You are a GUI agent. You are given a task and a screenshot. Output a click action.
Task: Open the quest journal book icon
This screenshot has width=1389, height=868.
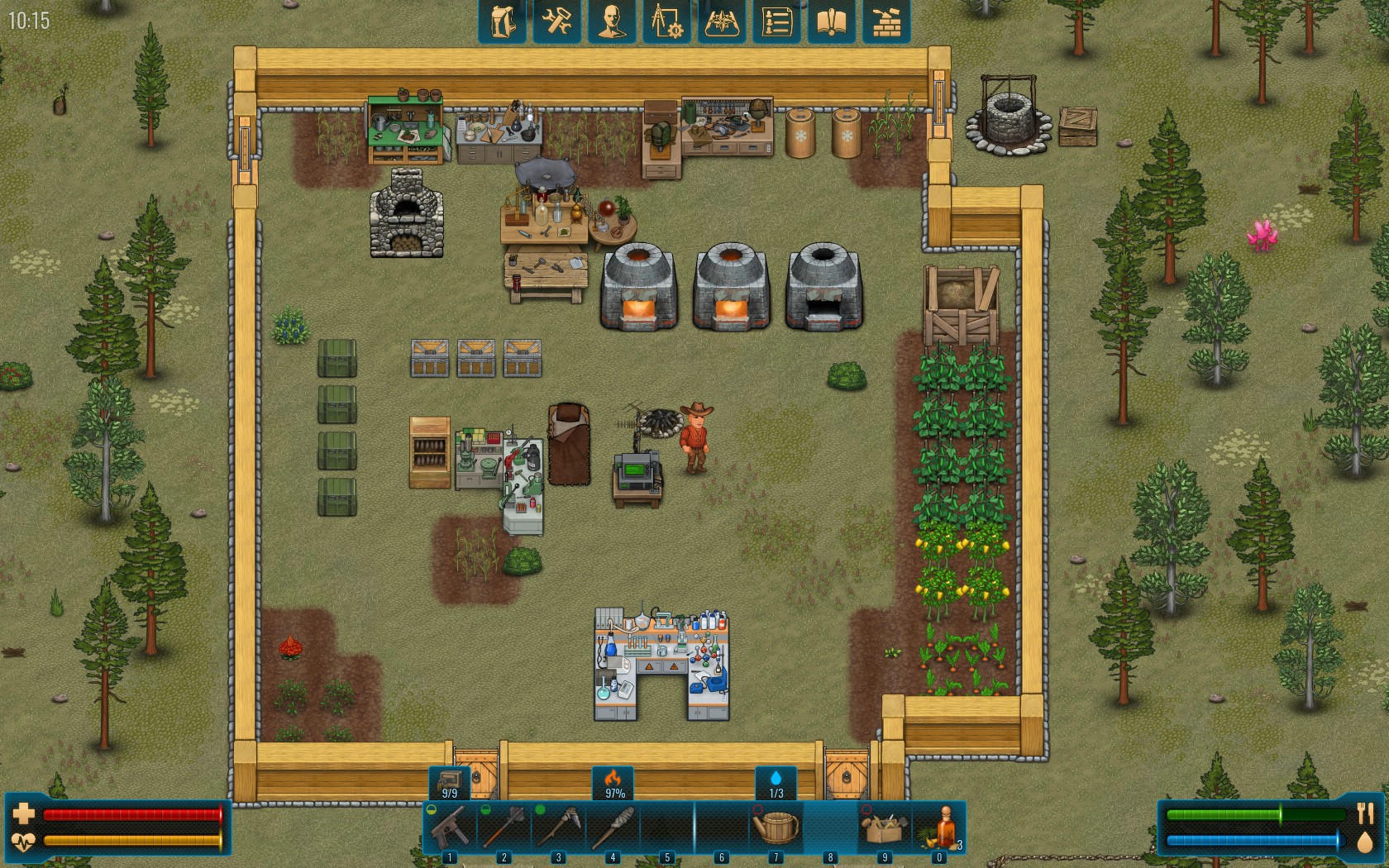click(x=832, y=21)
